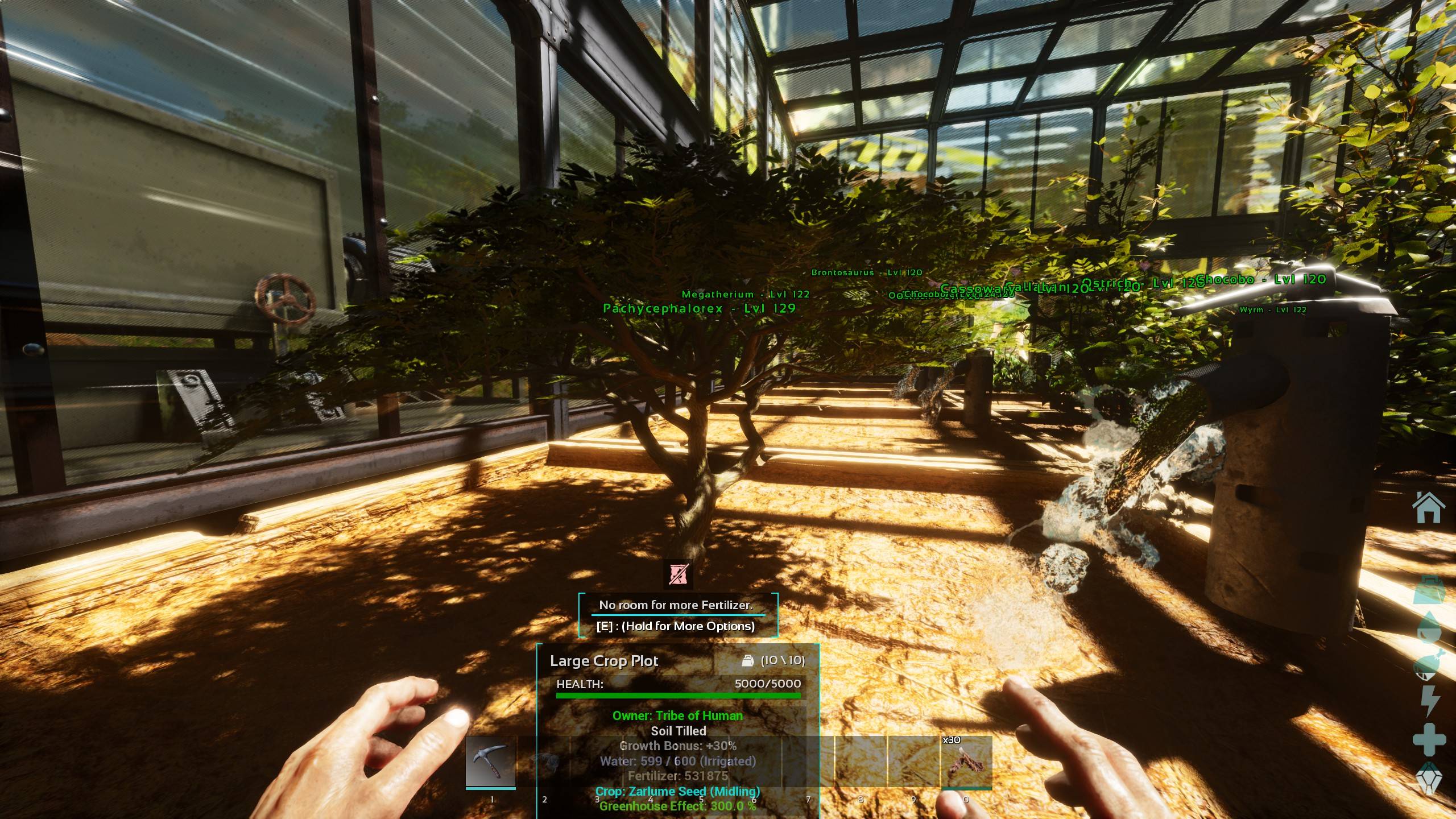The image size is (1456, 819).
Task: Click the lightning bolt stamina icon
Action: coord(1429,701)
